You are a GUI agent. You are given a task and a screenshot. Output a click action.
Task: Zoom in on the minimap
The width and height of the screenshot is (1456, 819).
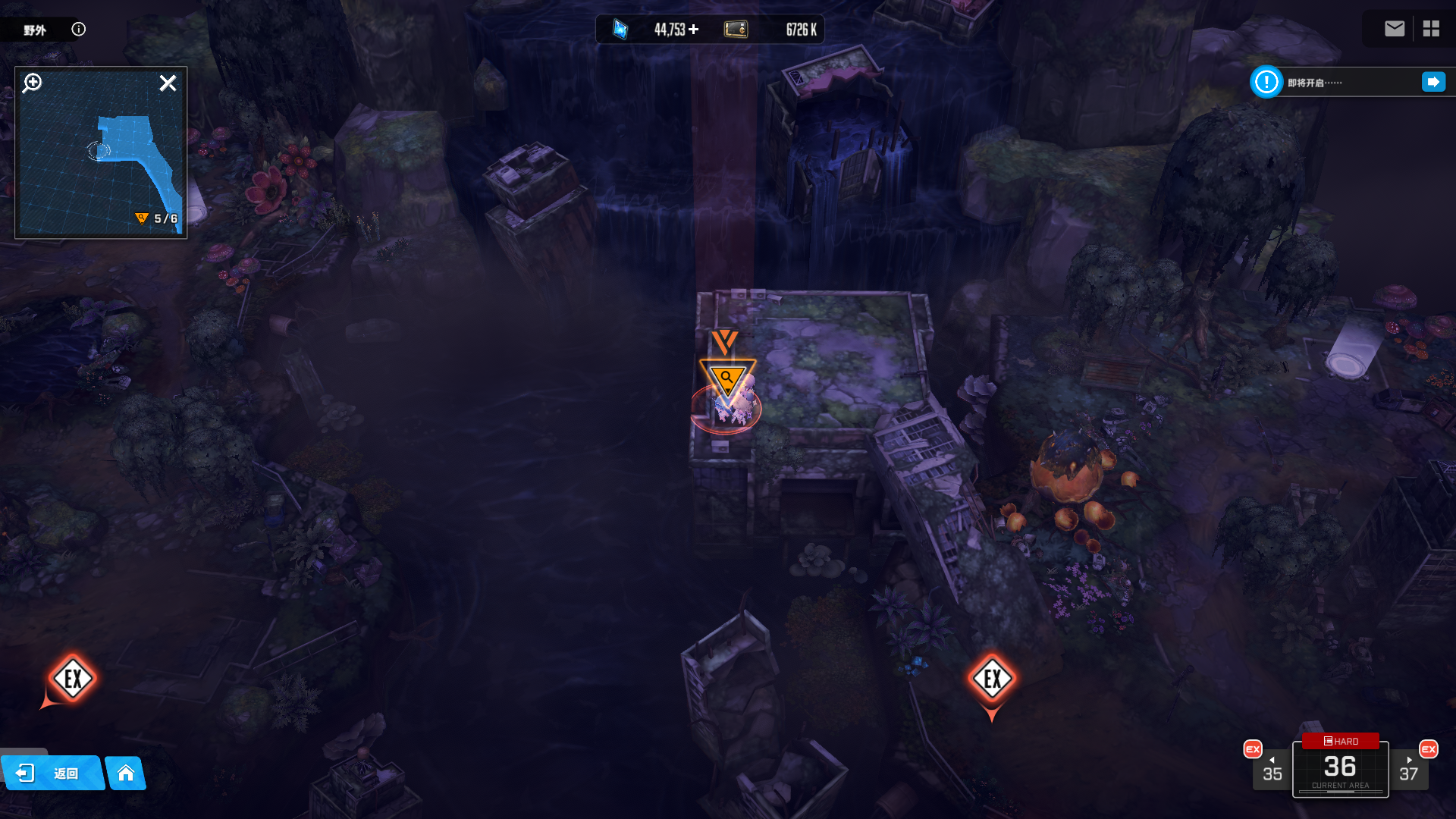pyautogui.click(x=32, y=83)
